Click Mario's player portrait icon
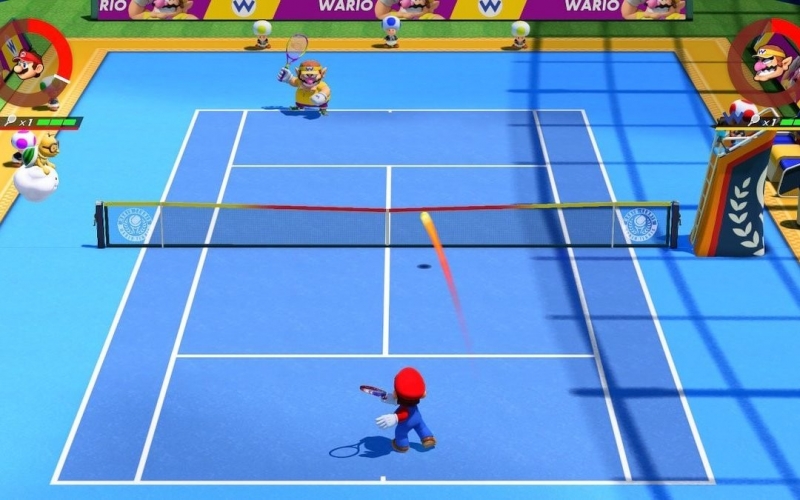Viewport: 800px width, 500px height. (x=28, y=63)
